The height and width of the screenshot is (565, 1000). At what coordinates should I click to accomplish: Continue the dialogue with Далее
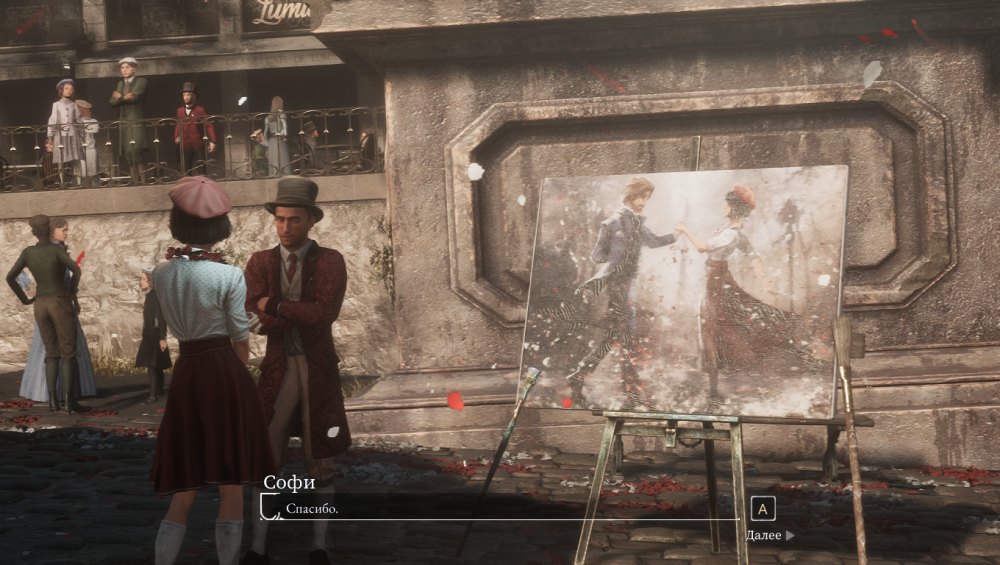tap(769, 535)
